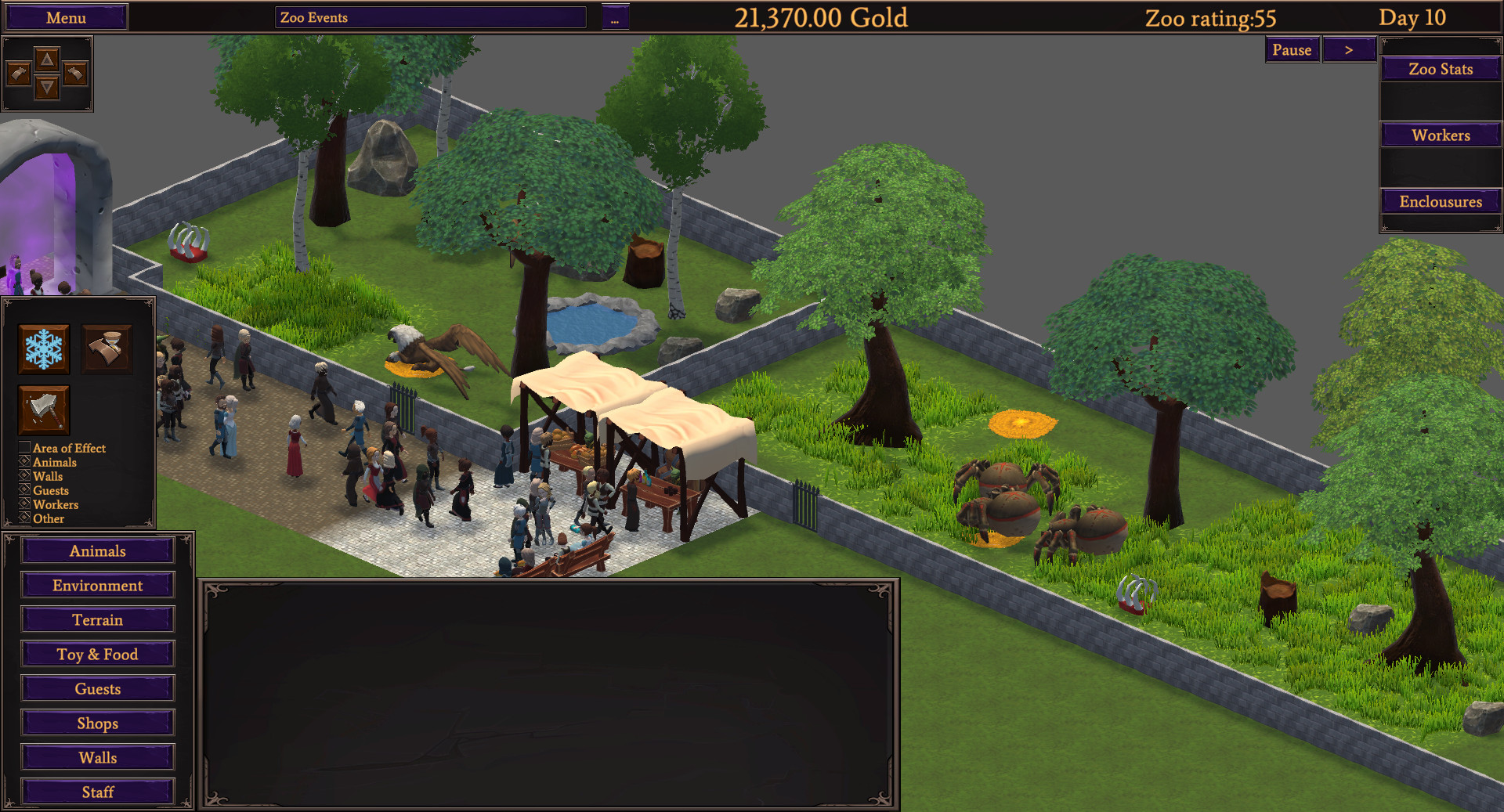1504x812 pixels.
Task: Open the Menu
Action: pos(66,16)
